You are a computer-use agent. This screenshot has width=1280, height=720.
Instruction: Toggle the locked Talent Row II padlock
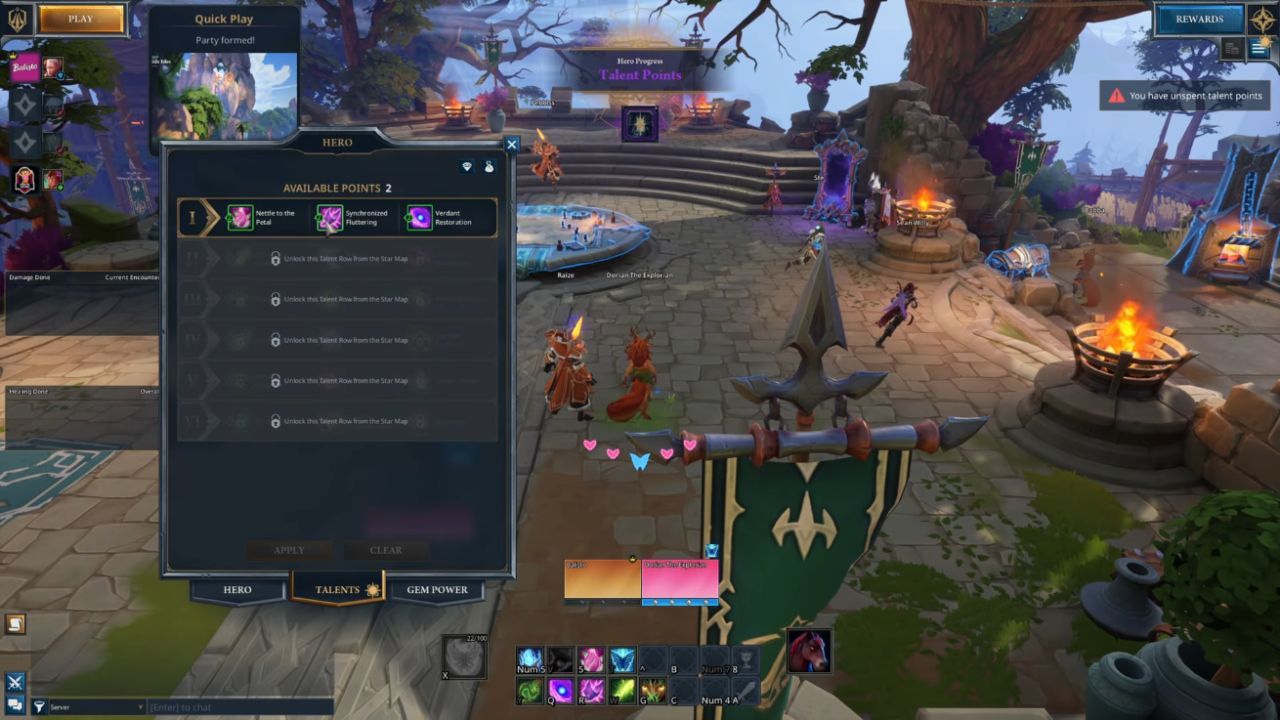(x=276, y=258)
